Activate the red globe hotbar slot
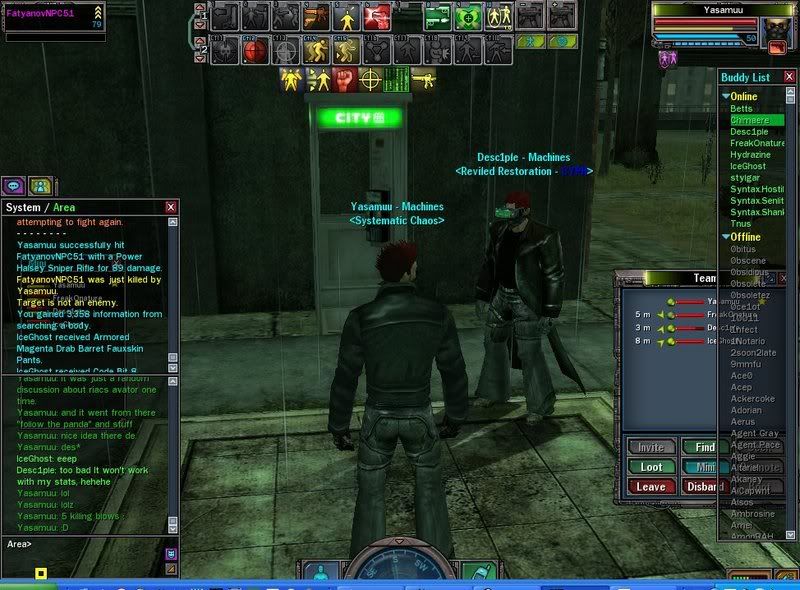This screenshot has width=800, height=590. [256, 48]
